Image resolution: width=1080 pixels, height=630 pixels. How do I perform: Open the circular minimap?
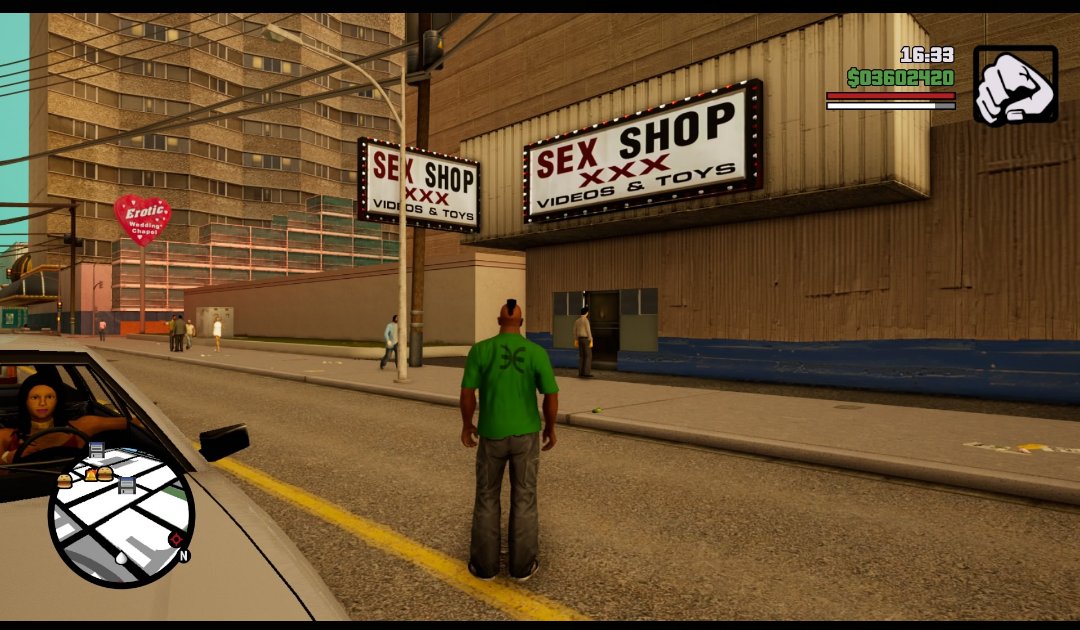pyautogui.click(x=121, y=516)
